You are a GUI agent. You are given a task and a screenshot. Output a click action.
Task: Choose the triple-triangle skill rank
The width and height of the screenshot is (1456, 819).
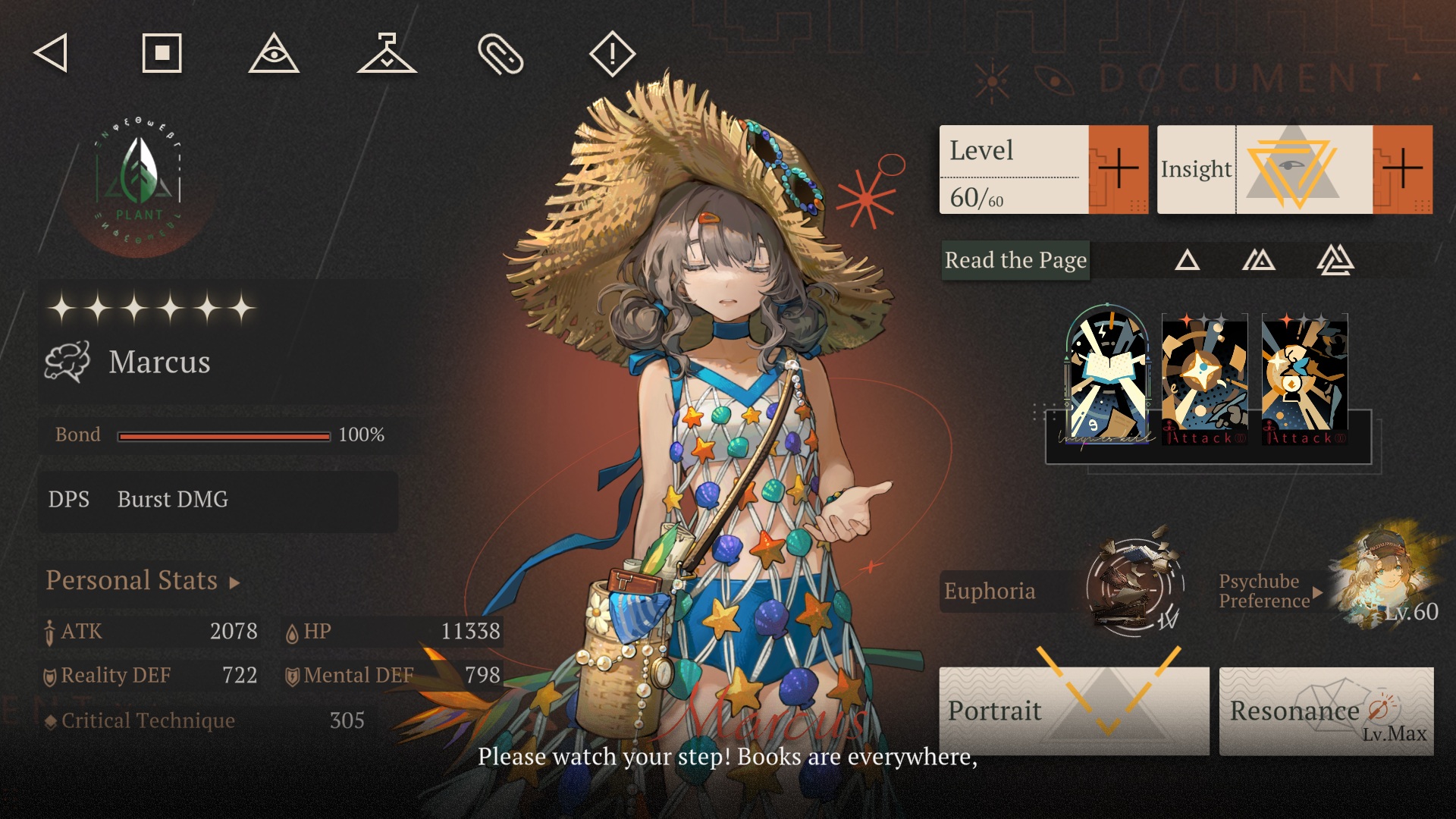[1335, 261]
